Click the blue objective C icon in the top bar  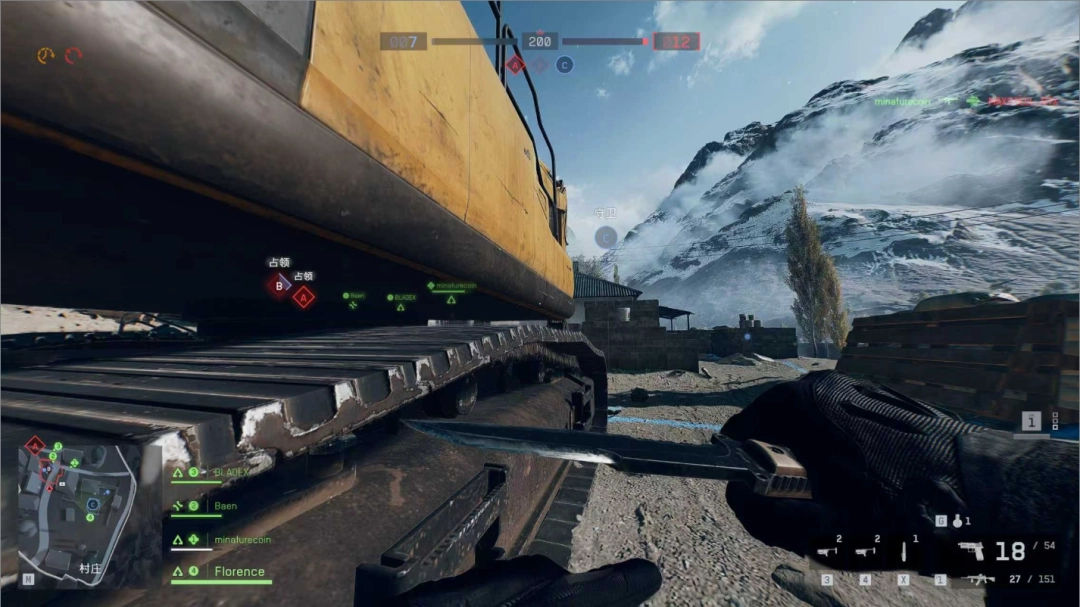tap(564, 65)
